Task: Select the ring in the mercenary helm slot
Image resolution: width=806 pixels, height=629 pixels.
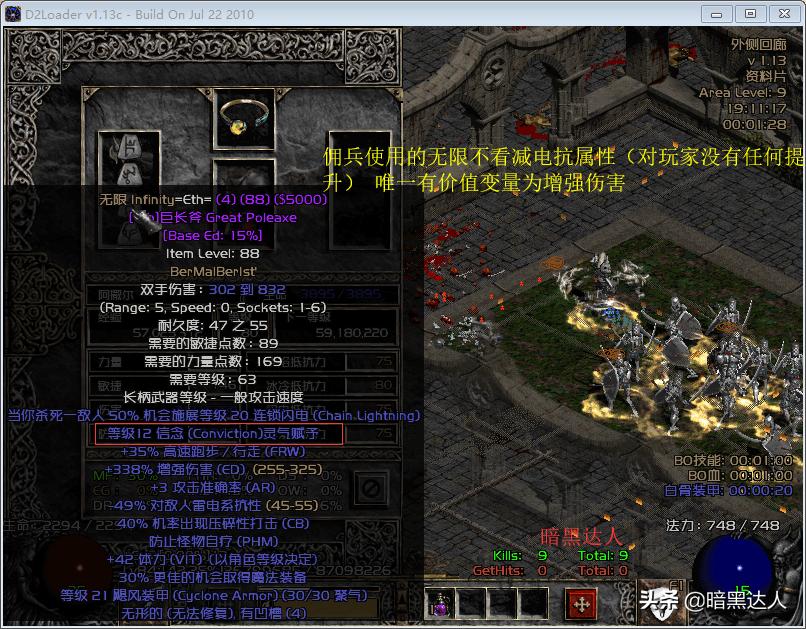Action: pyautogui.click(x=244, y=118)
